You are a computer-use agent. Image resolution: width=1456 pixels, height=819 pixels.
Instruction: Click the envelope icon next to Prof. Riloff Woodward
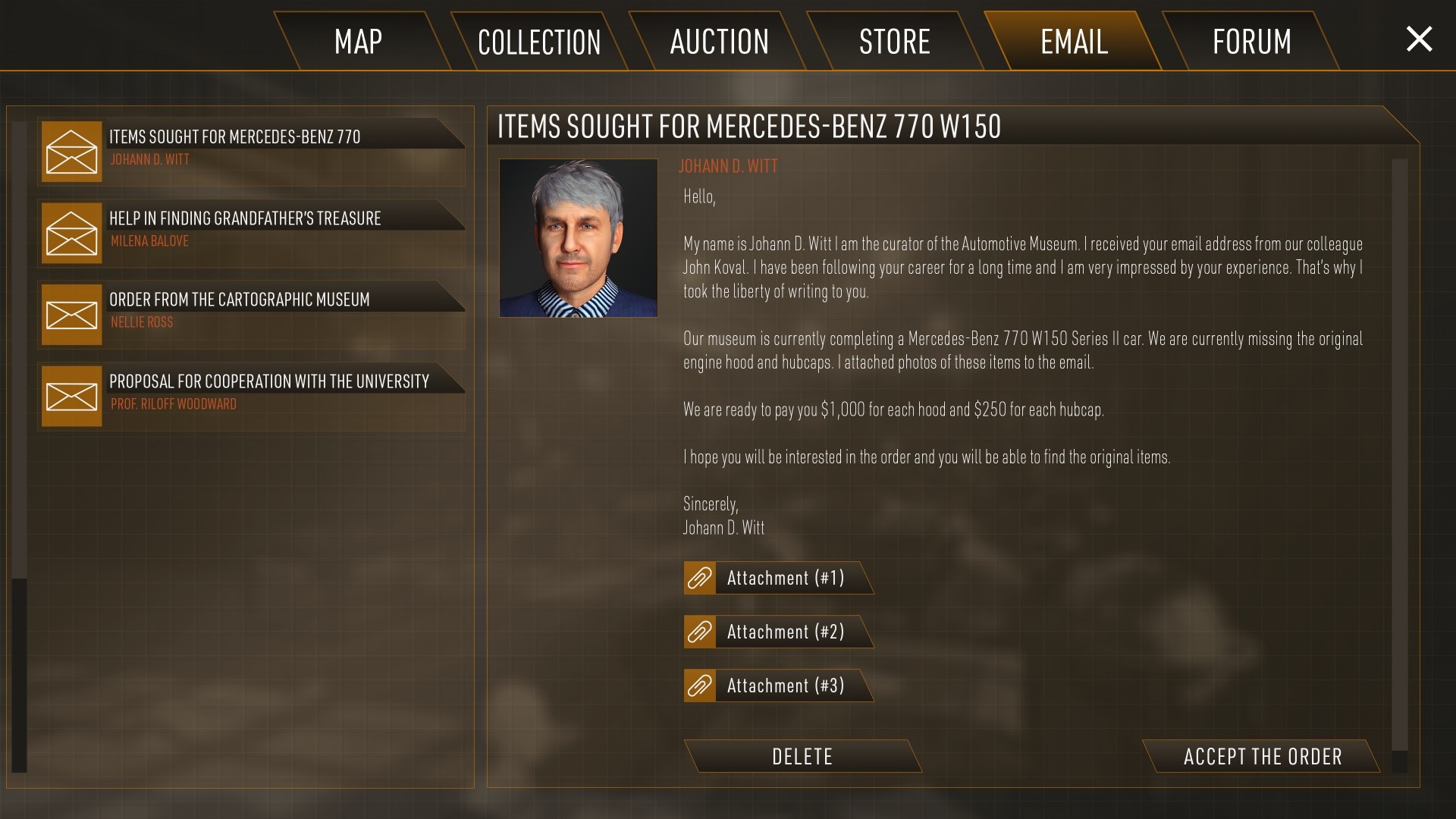(x=72, y=395)
